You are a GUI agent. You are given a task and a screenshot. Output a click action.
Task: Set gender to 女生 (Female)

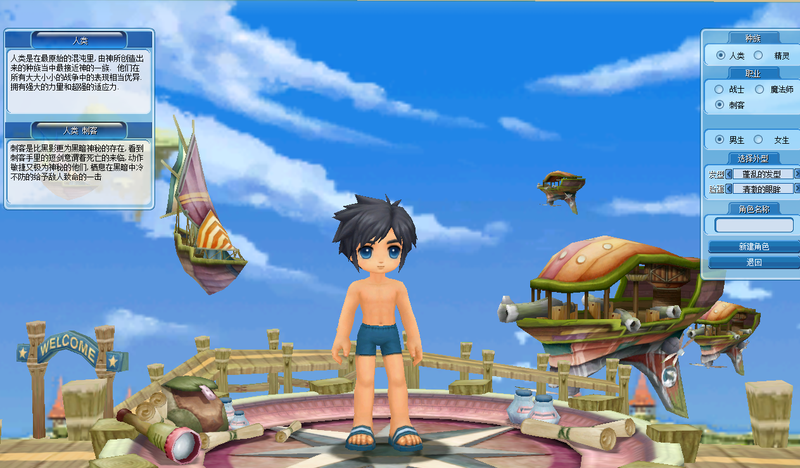coord(758,139)
